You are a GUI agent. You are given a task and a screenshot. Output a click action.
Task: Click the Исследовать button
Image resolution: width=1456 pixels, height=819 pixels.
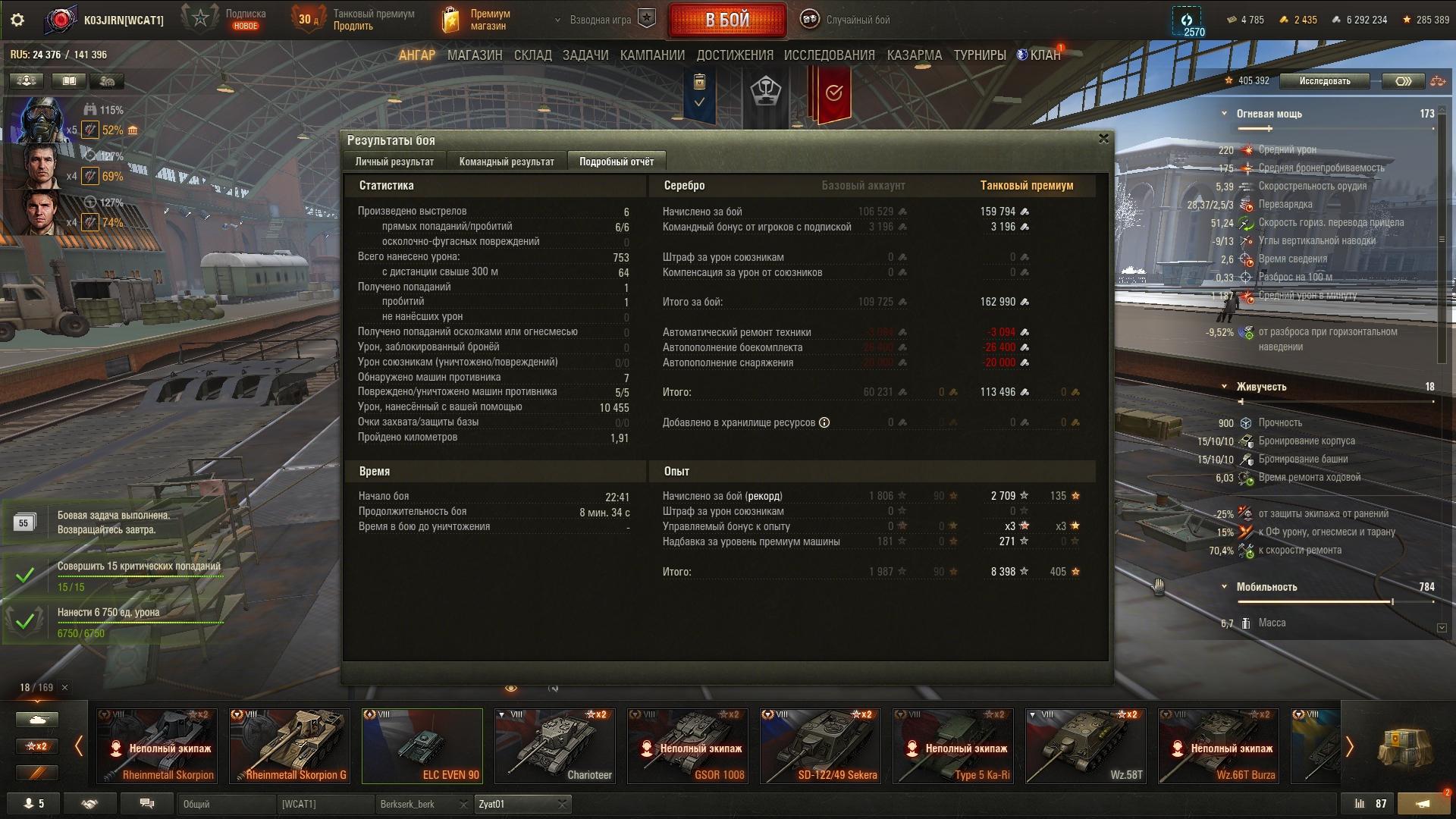pos(1324,81)
